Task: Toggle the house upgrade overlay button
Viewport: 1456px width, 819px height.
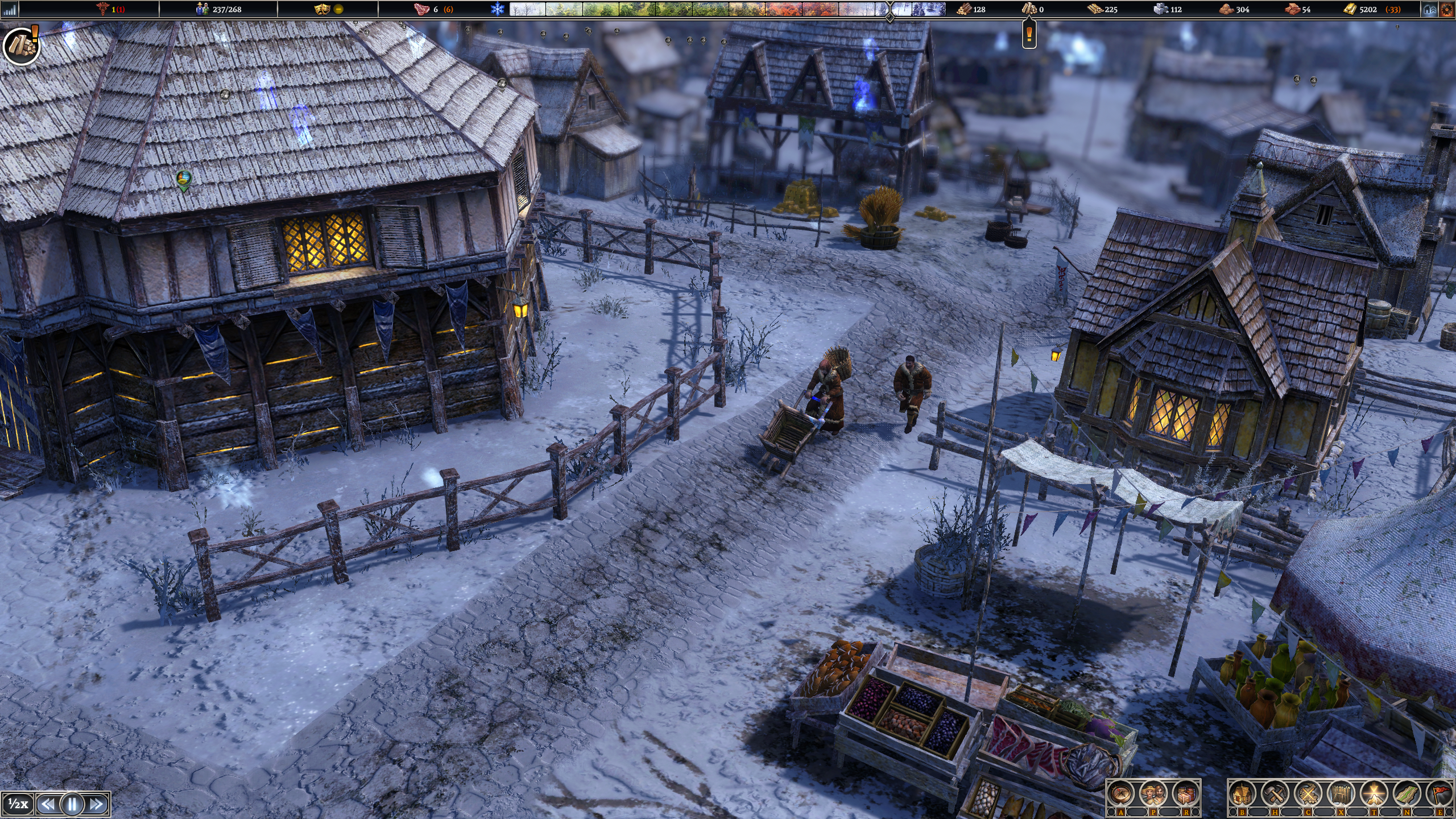Action: [1430, 10]
